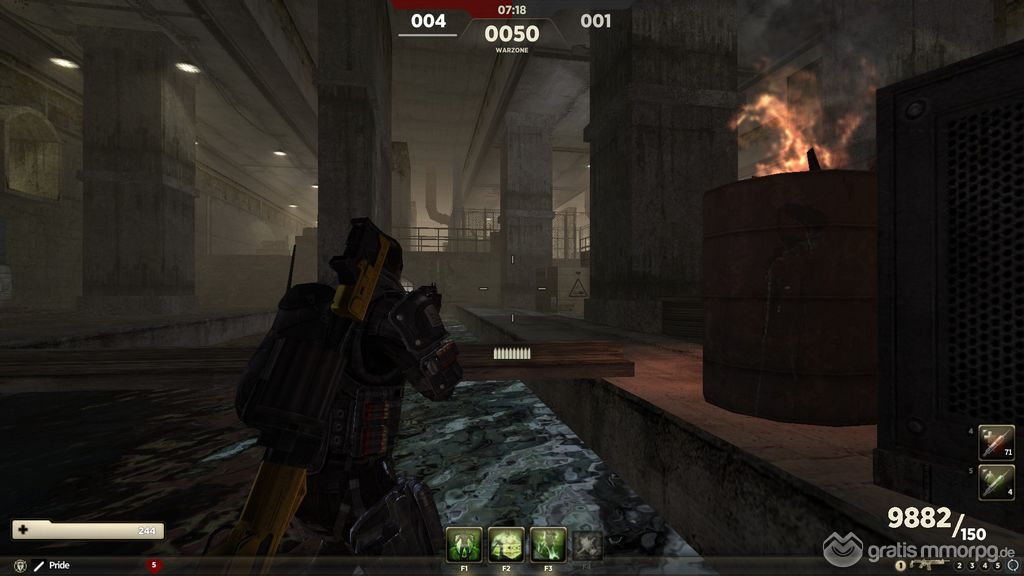Activate the F1 green ability icon
1024x576 pixels.
tap(464, 544)
